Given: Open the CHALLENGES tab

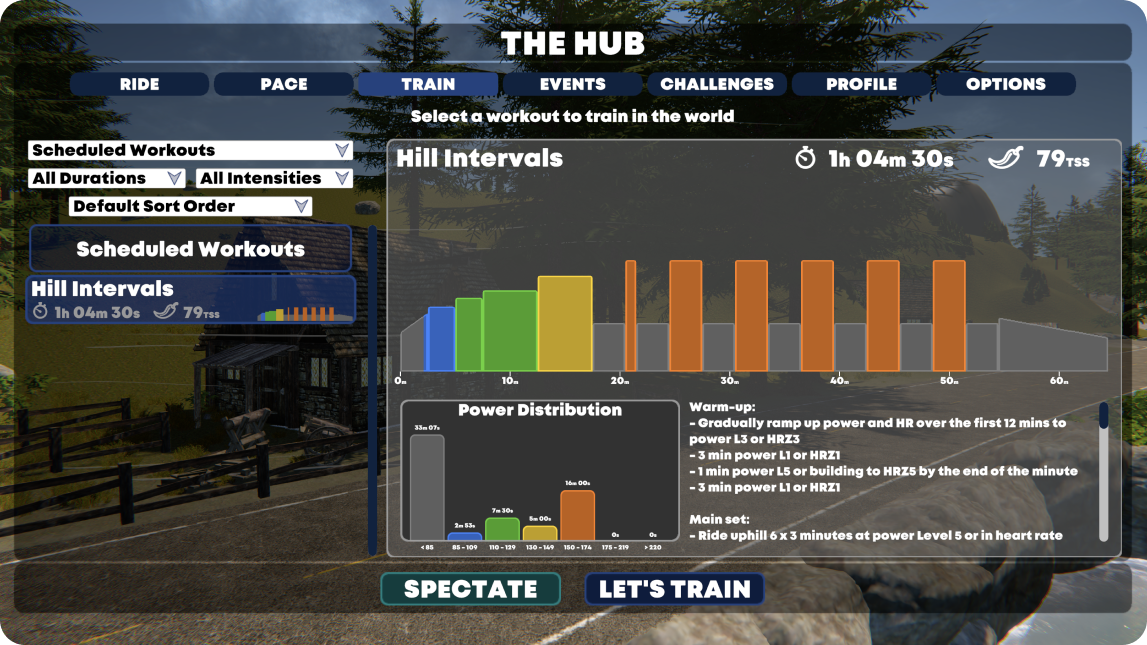Looking at the screenshot, I should pos(717,84).
